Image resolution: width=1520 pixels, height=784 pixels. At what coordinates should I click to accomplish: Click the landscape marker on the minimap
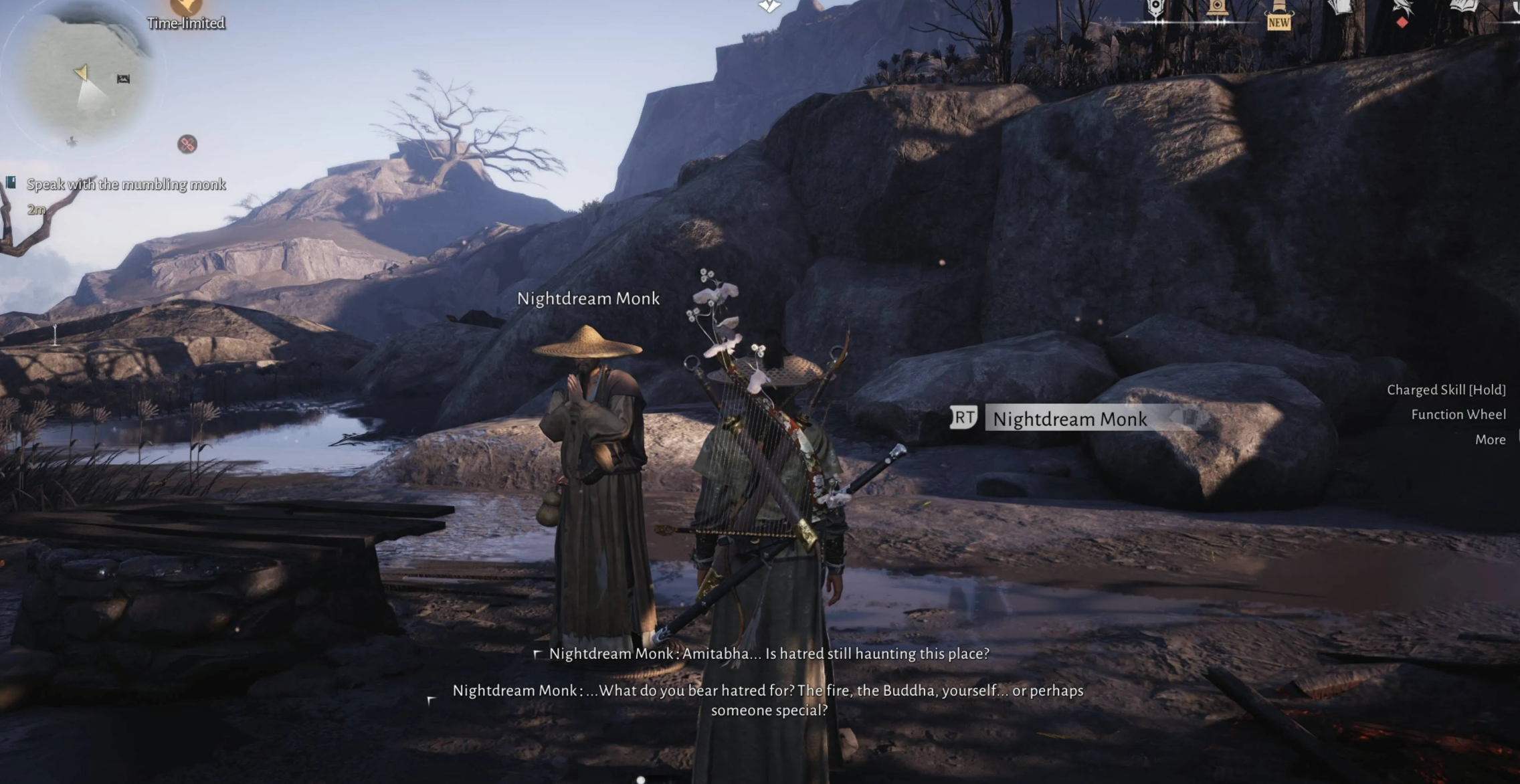point(123,79)
